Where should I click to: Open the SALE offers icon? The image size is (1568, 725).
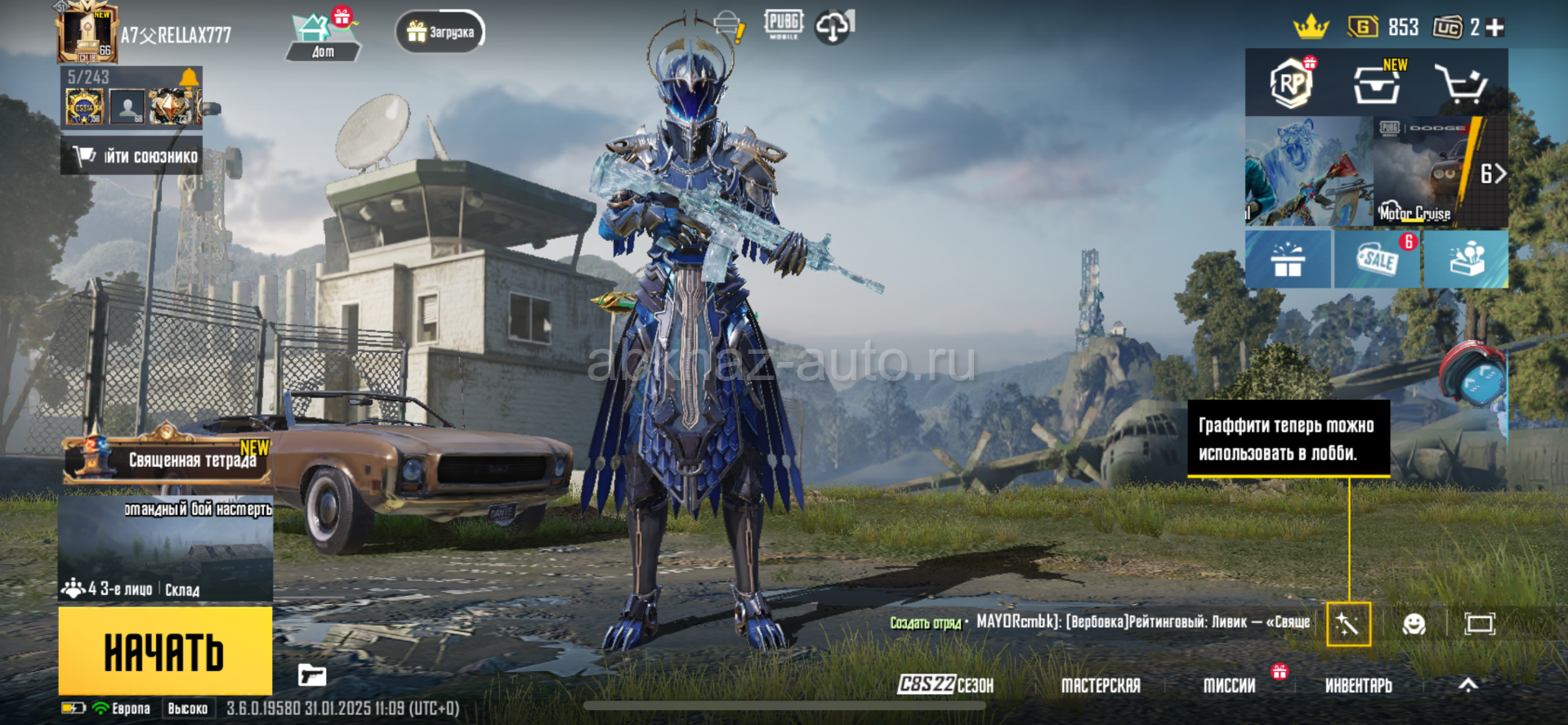click(x=1378, y=259)
